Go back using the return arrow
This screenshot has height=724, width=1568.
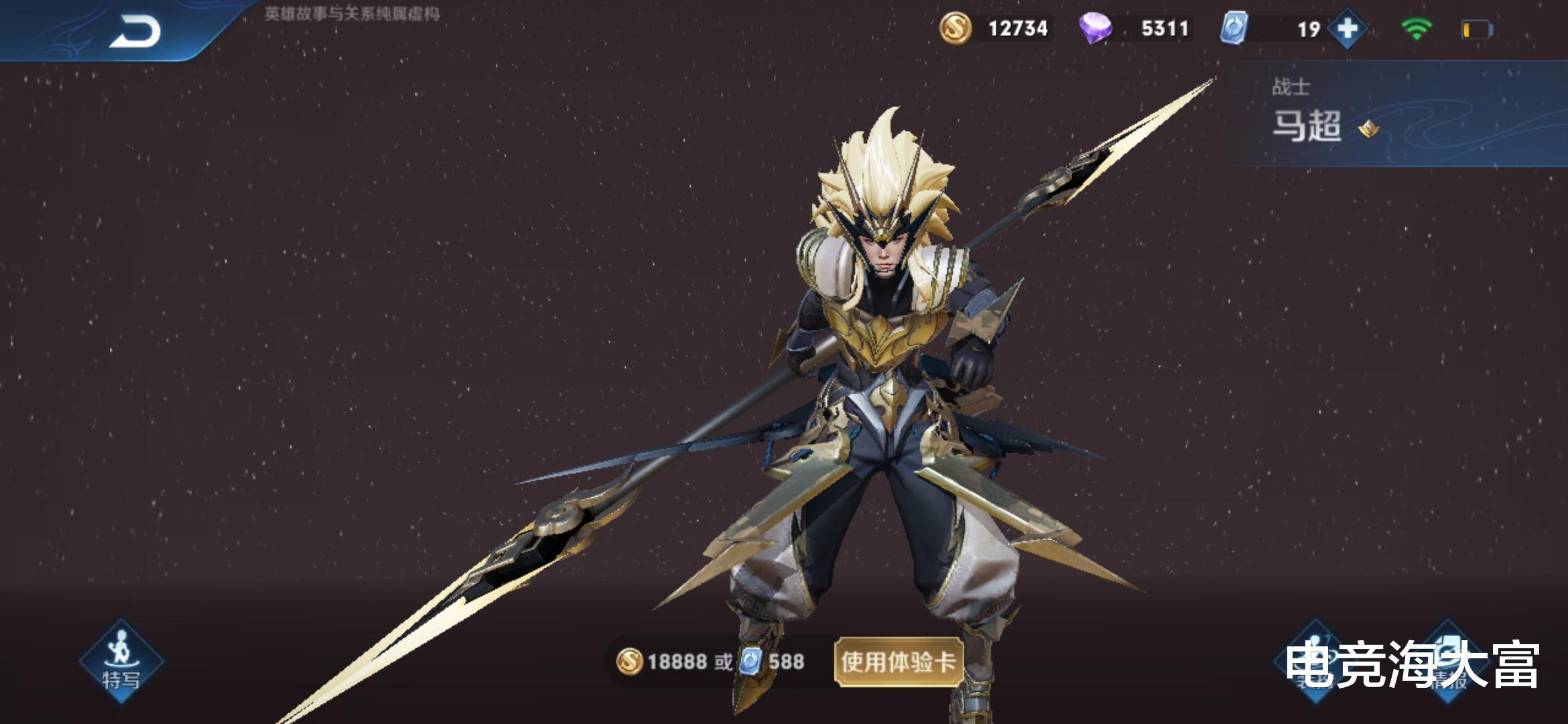coord(135,31)
